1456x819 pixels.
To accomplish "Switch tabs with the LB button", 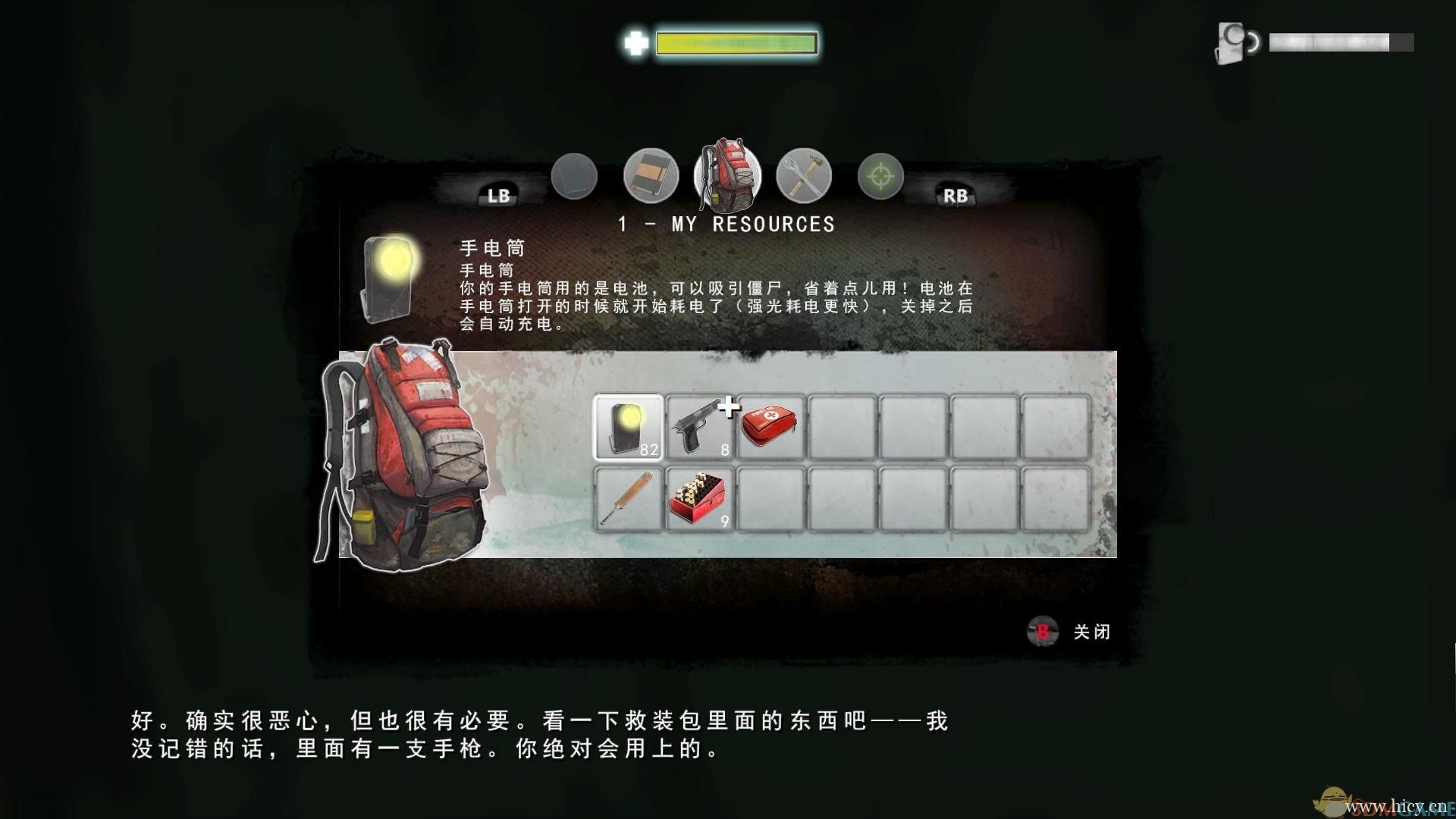I will coord(498,195).
